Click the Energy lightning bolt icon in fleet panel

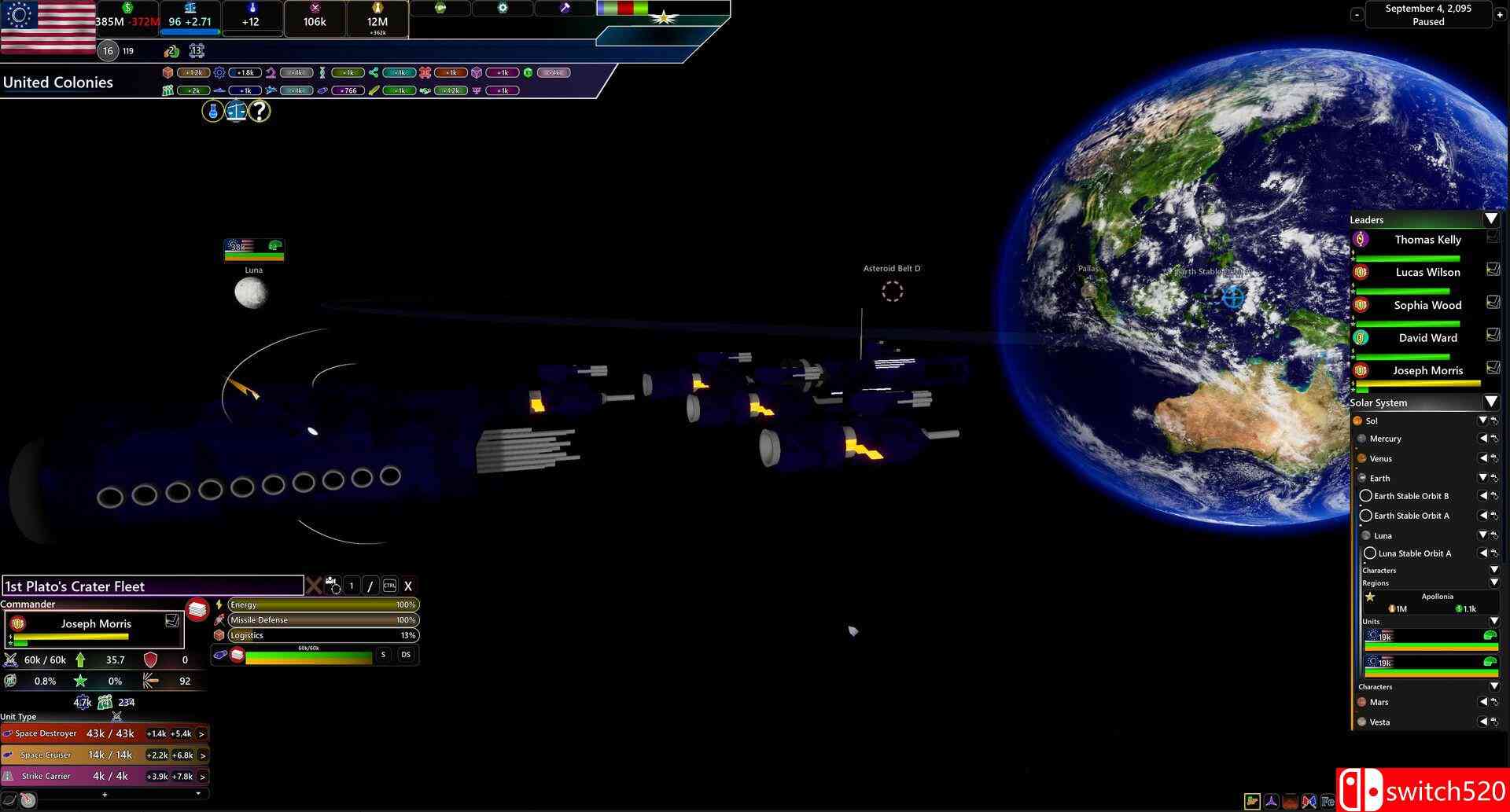click(219, 604)
